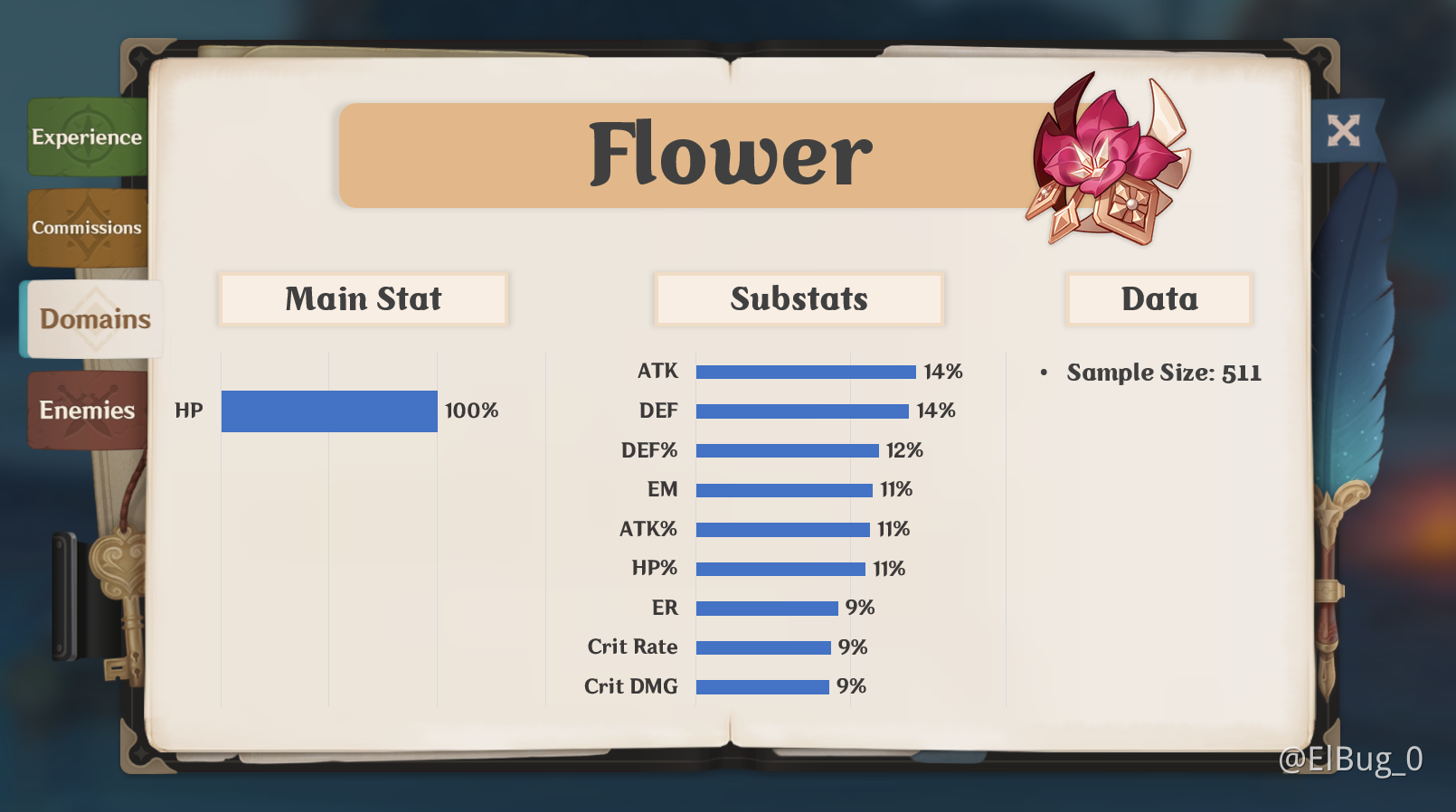
Task: Select the Domains tab
Action: (94, 319)
